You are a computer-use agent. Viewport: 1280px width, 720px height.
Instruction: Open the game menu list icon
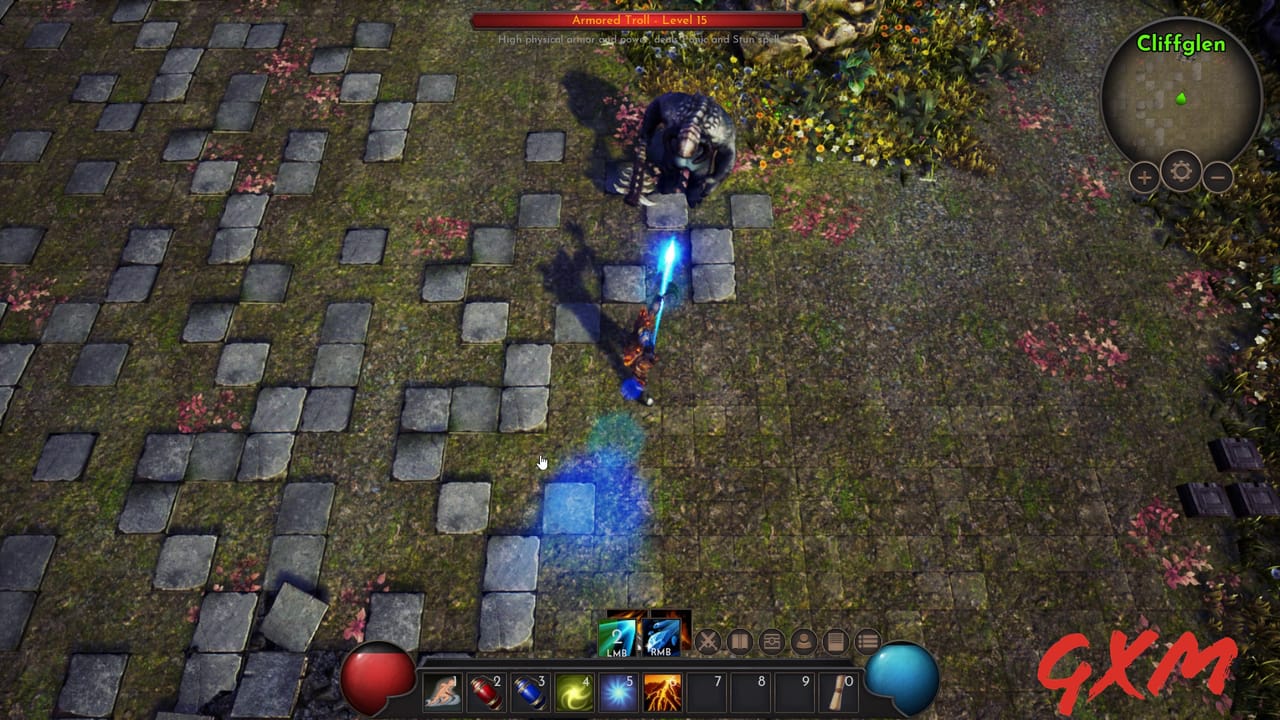[x=869, y=641]
